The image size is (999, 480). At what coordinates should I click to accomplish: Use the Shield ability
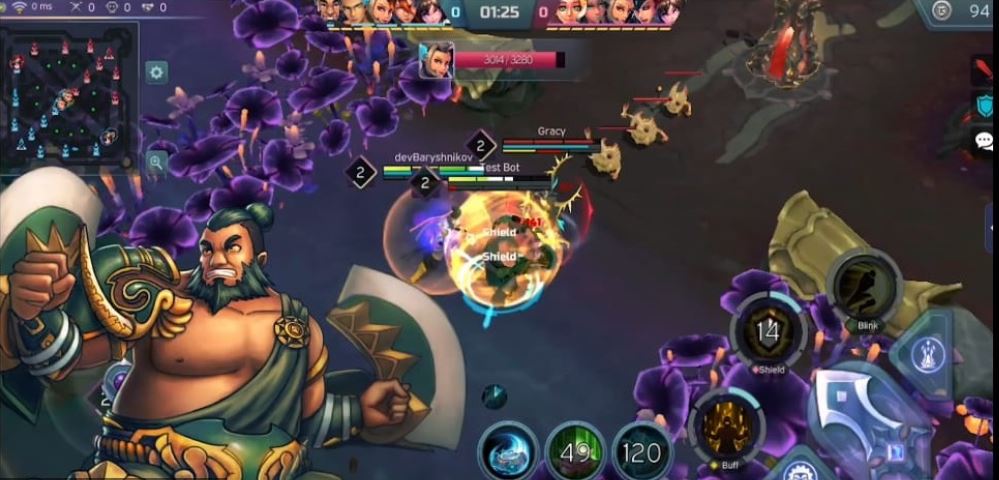pos(768,332)
